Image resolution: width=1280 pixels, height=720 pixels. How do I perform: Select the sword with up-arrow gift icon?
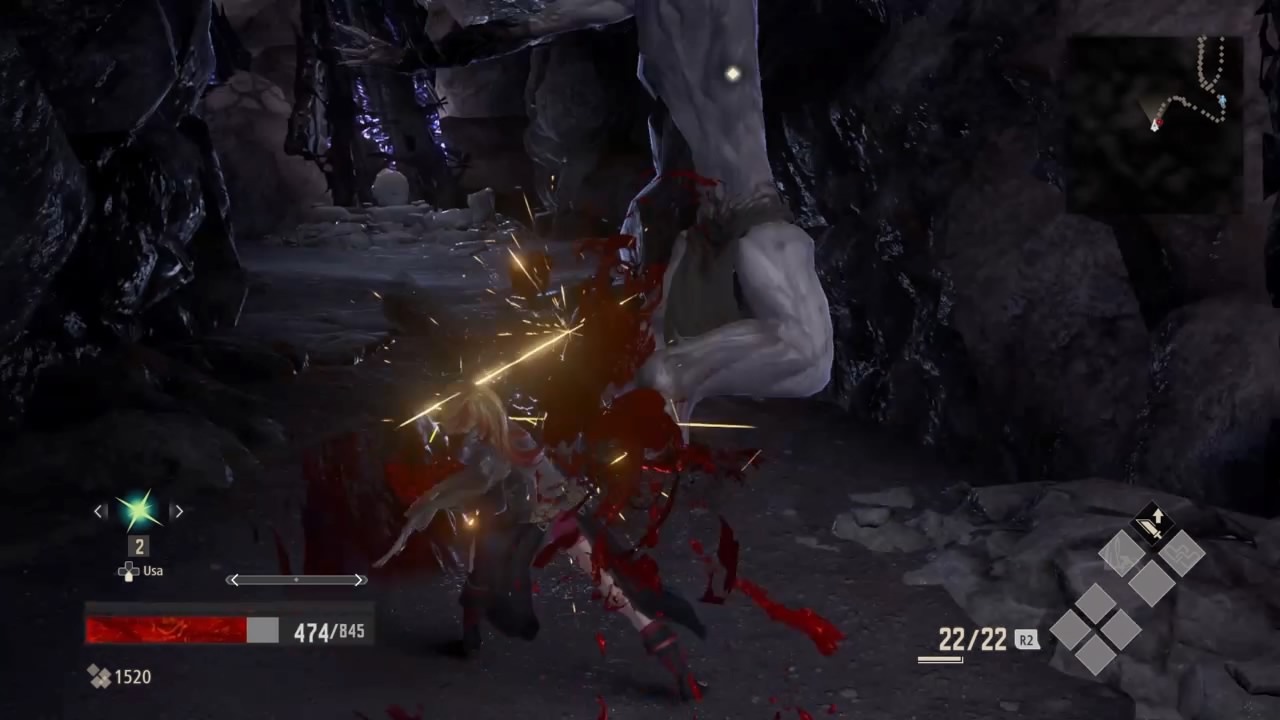1151,525
